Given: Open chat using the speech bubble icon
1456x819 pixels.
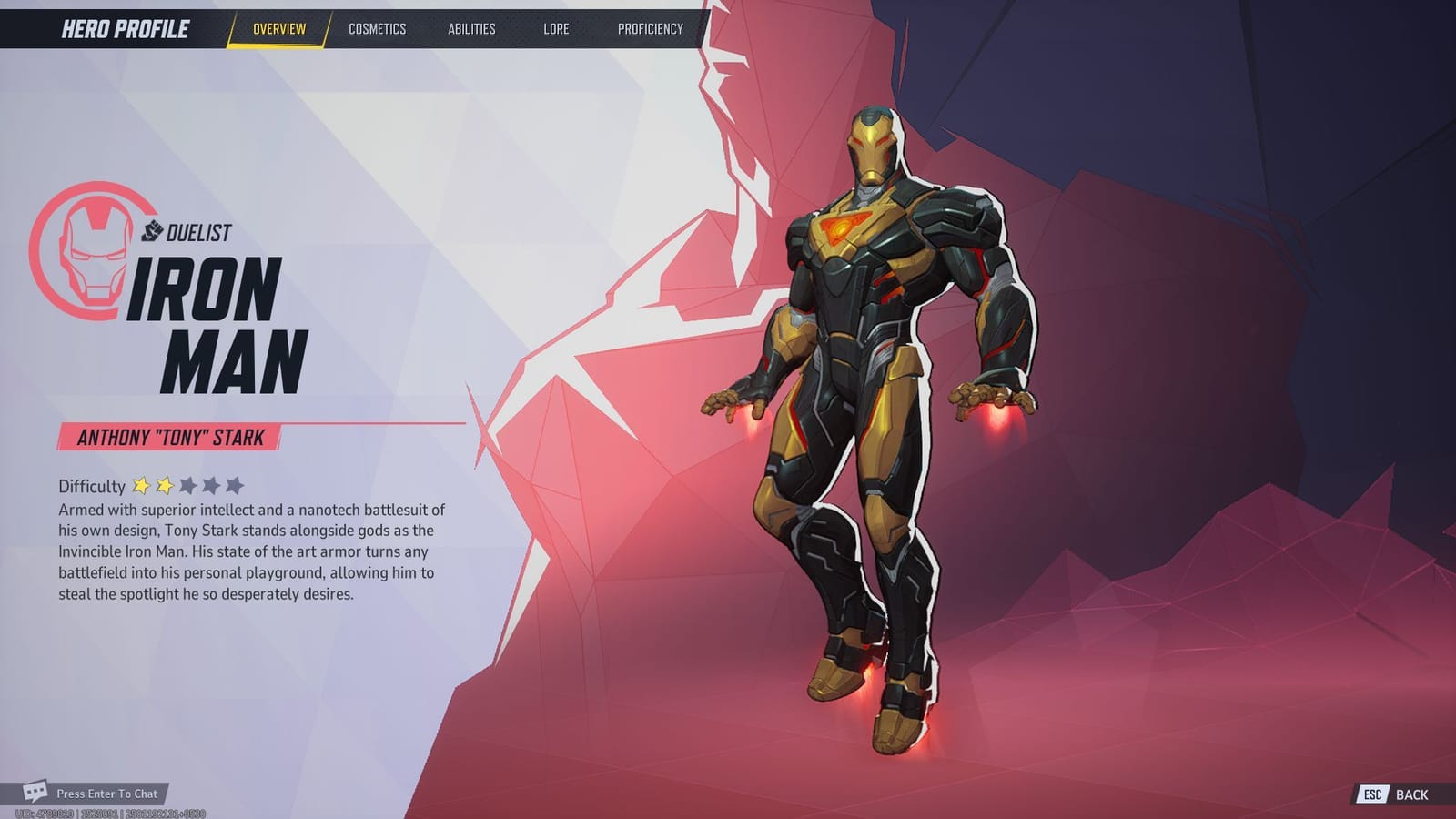Looking at the screenshot, I should point(35,794).
